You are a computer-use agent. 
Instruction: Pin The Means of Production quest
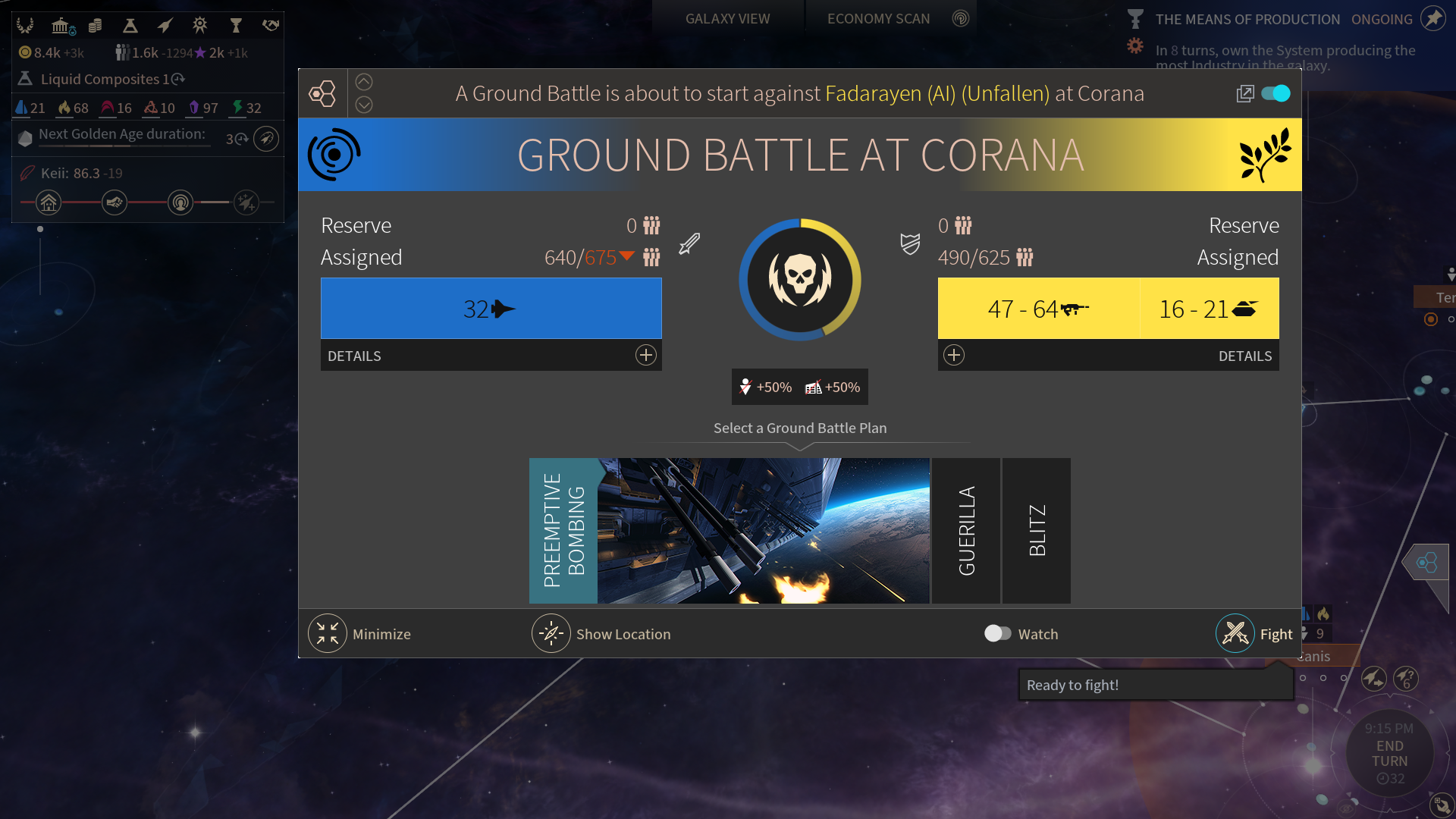pos(1432,18)
